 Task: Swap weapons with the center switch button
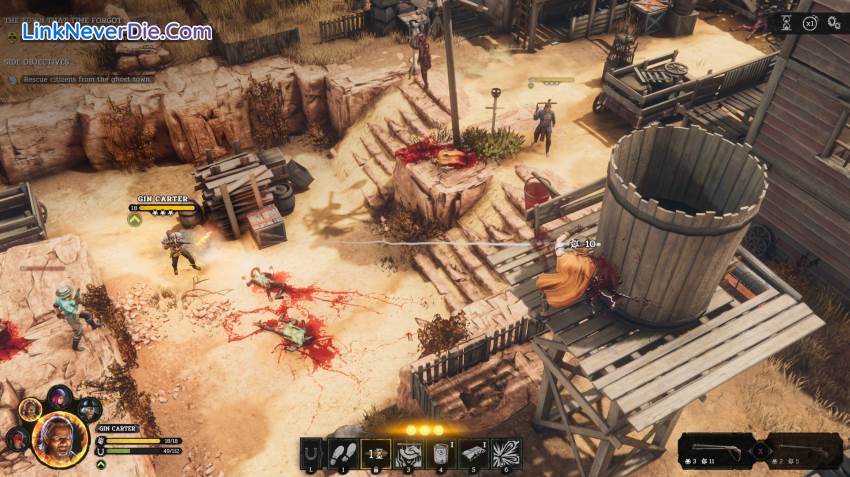point(760,451)
